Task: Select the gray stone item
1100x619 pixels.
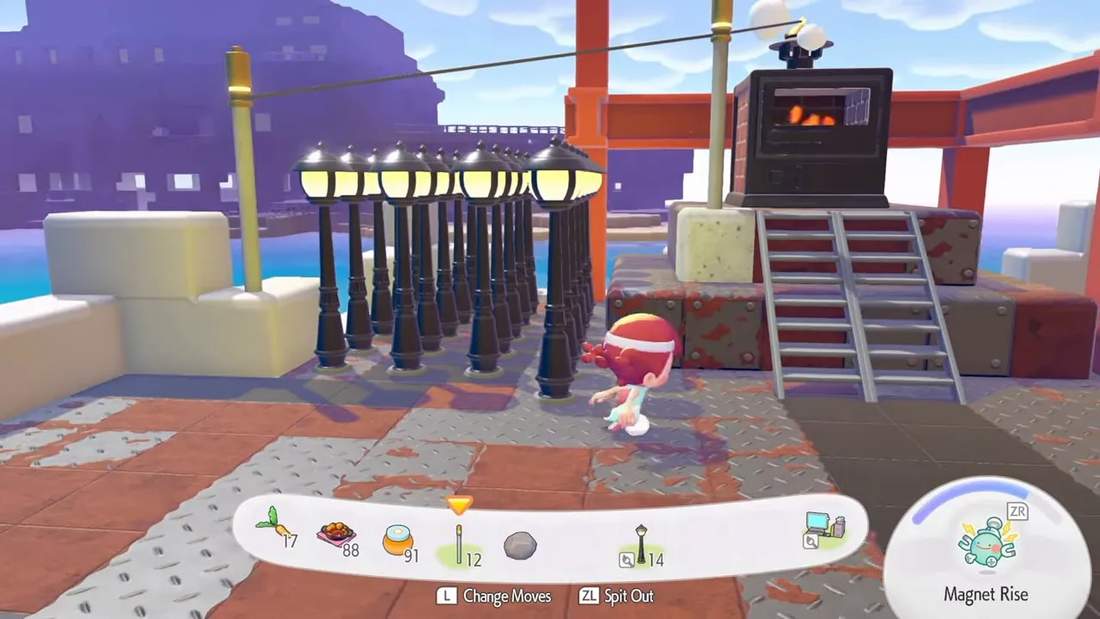Action: pos(519,545)
